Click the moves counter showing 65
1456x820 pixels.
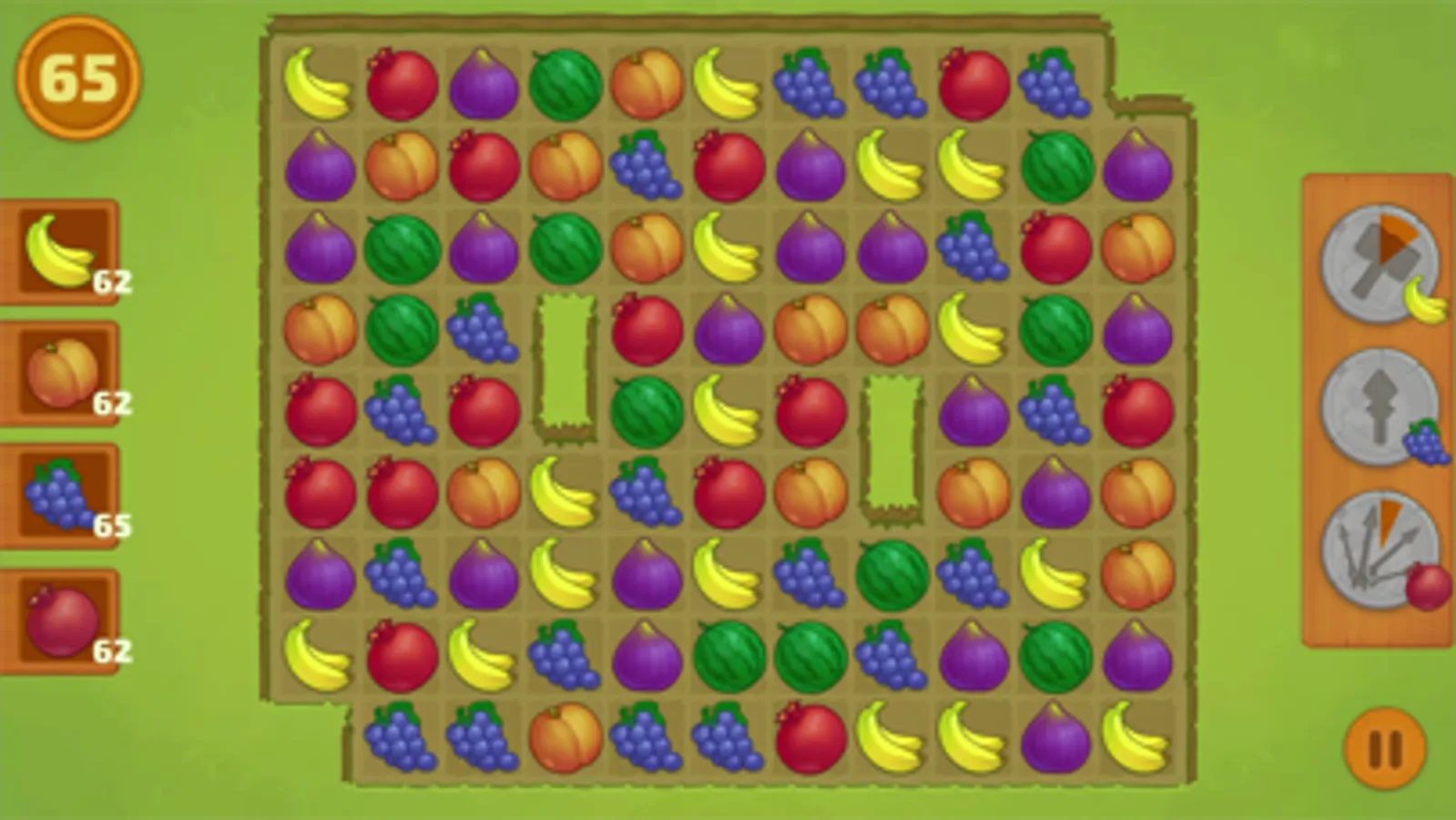point(77,80)
